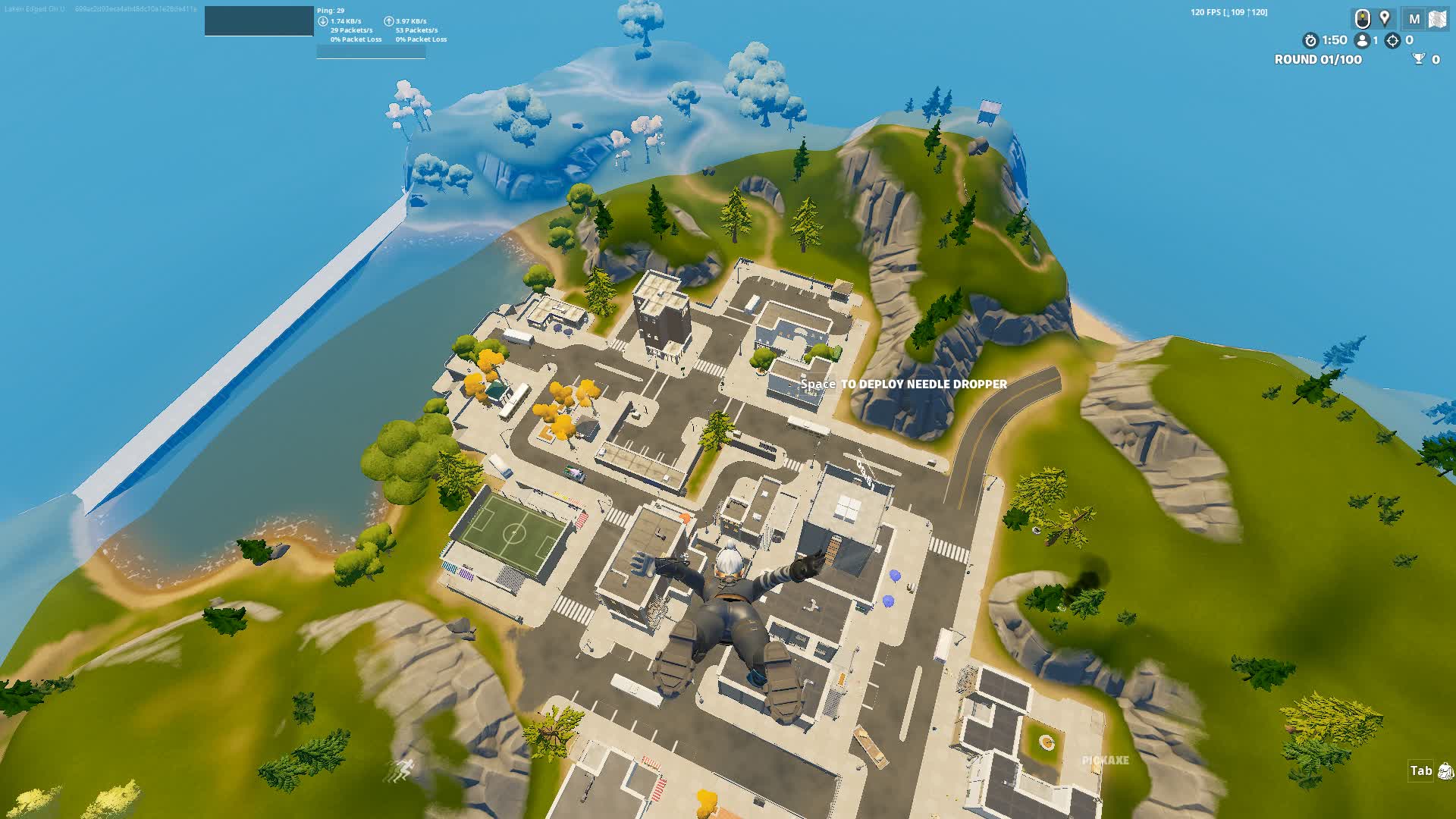Click the minimap in the top-right corner
The image size is (1456, 819).
pyautogui.click(x=1439, y=19)
